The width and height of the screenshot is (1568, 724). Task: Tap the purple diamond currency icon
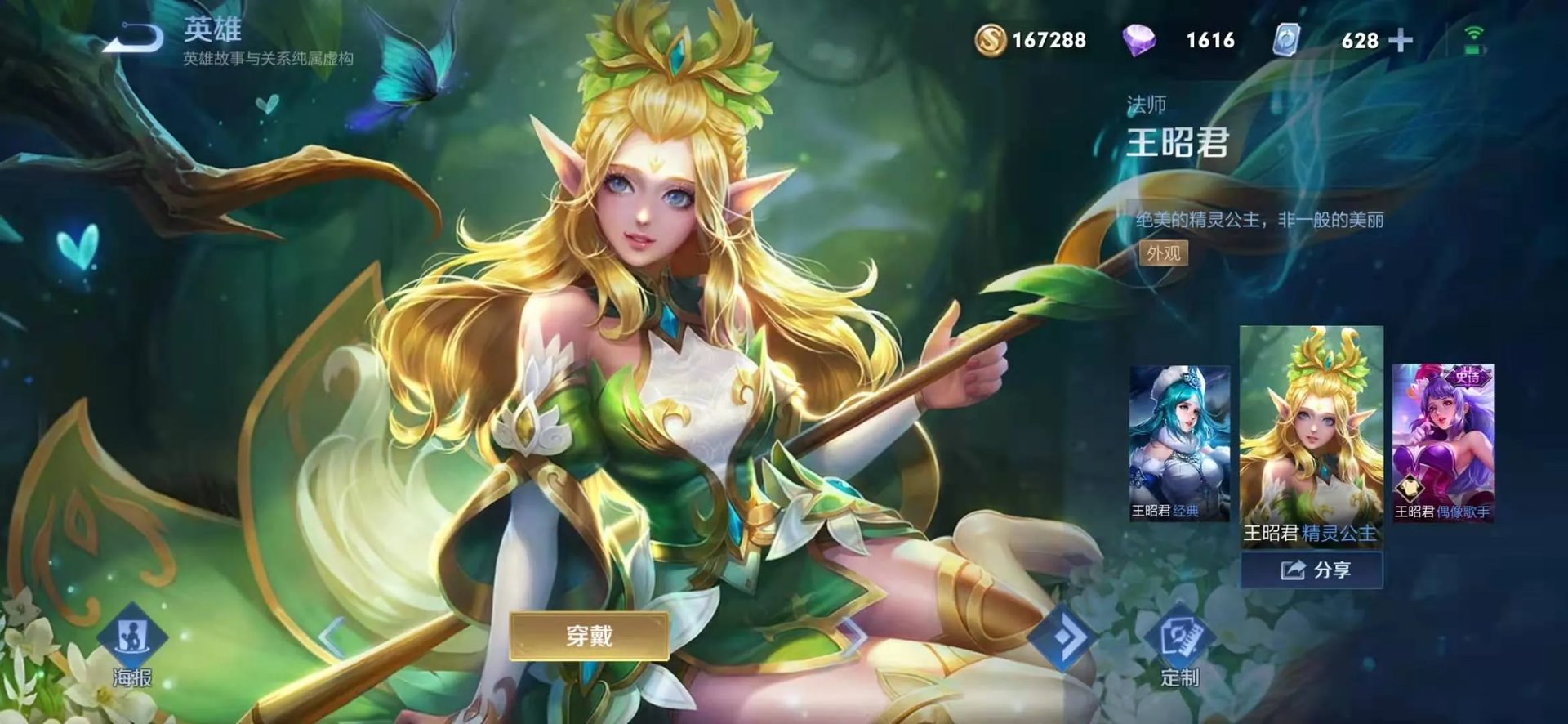1138,38
